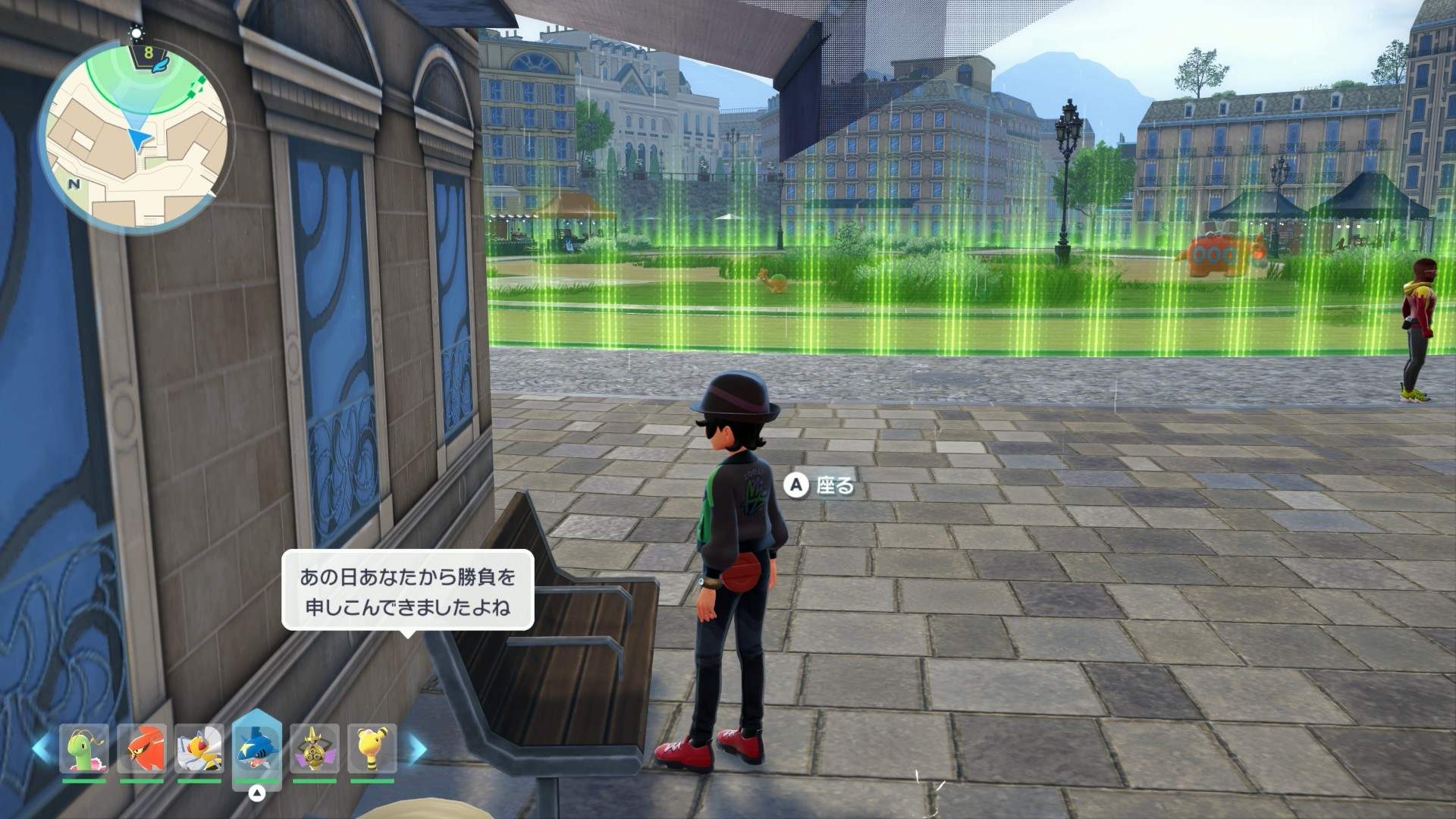
Task: Select the highlighted Sharpedo party slot
Action: [256, 748]
